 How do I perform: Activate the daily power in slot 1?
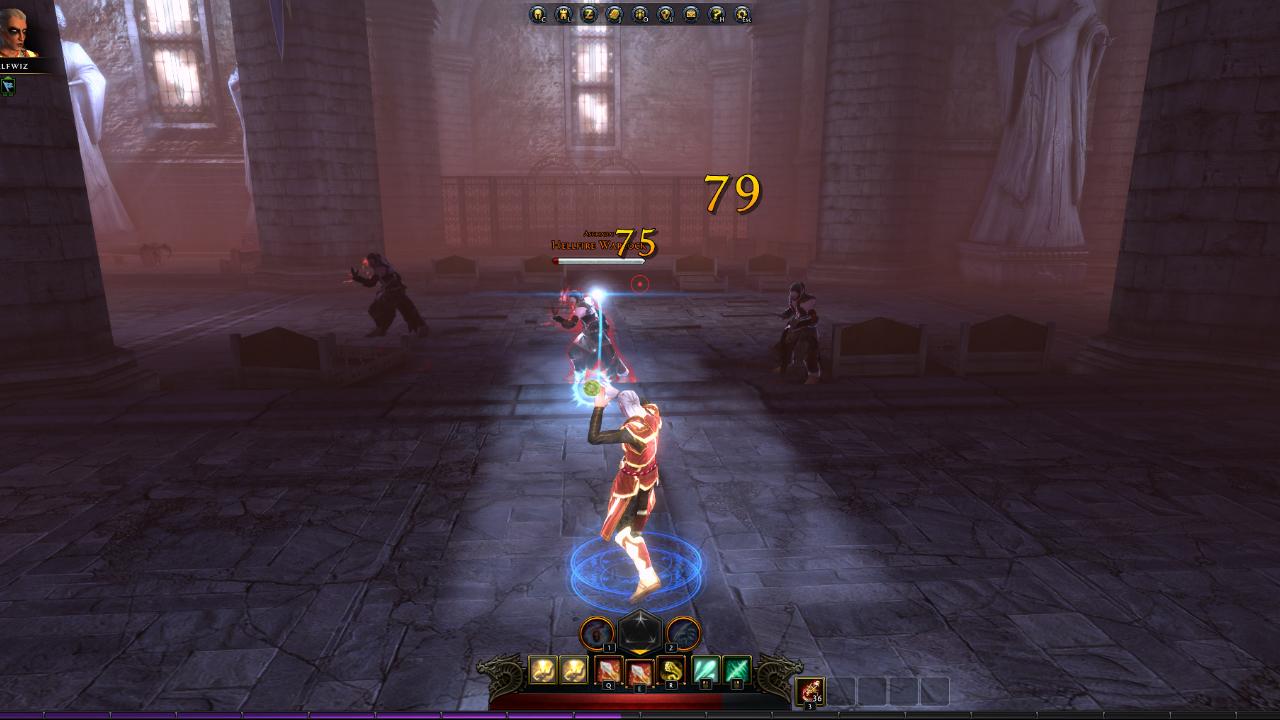pyautogui.click(x=596, y=634)
